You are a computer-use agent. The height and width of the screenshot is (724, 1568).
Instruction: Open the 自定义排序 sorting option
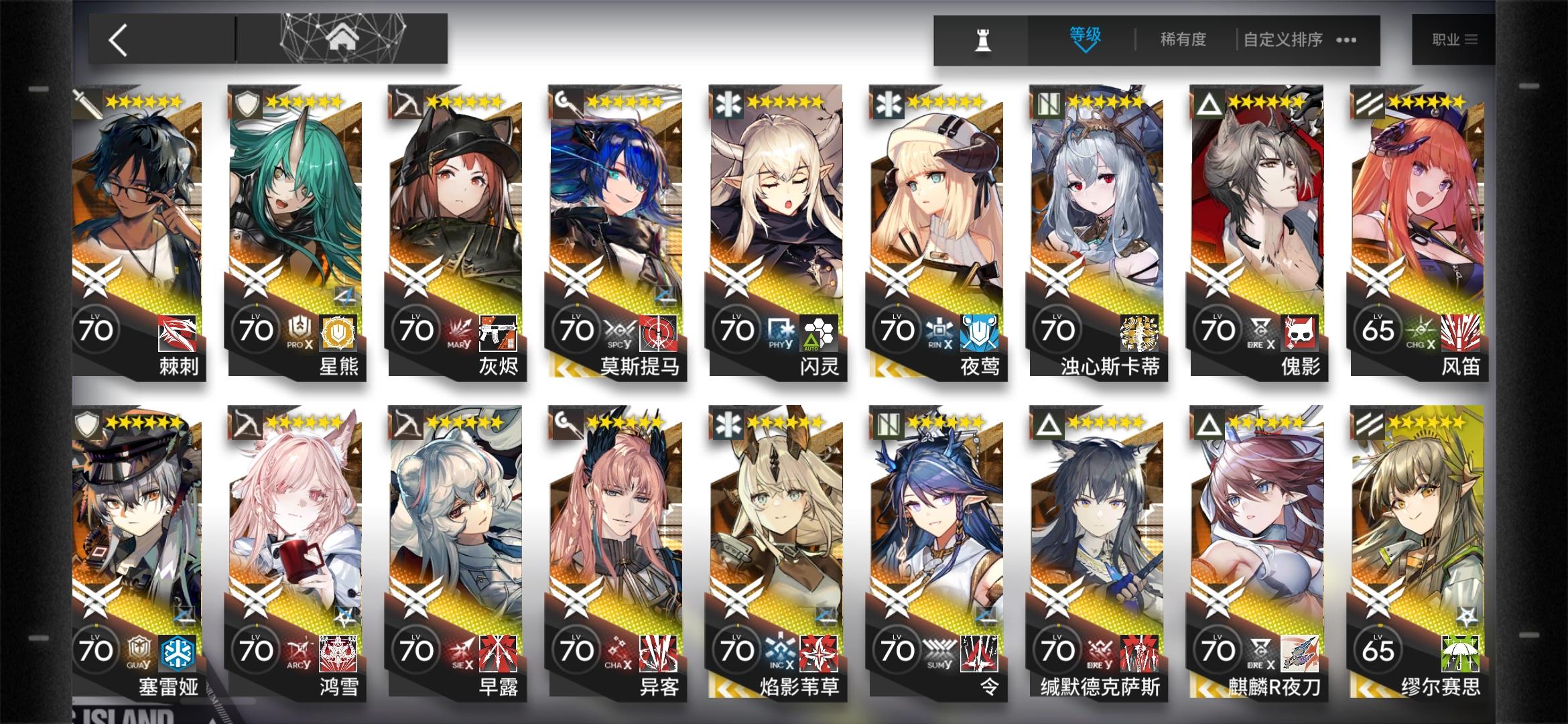click(x=1282, y=40)
